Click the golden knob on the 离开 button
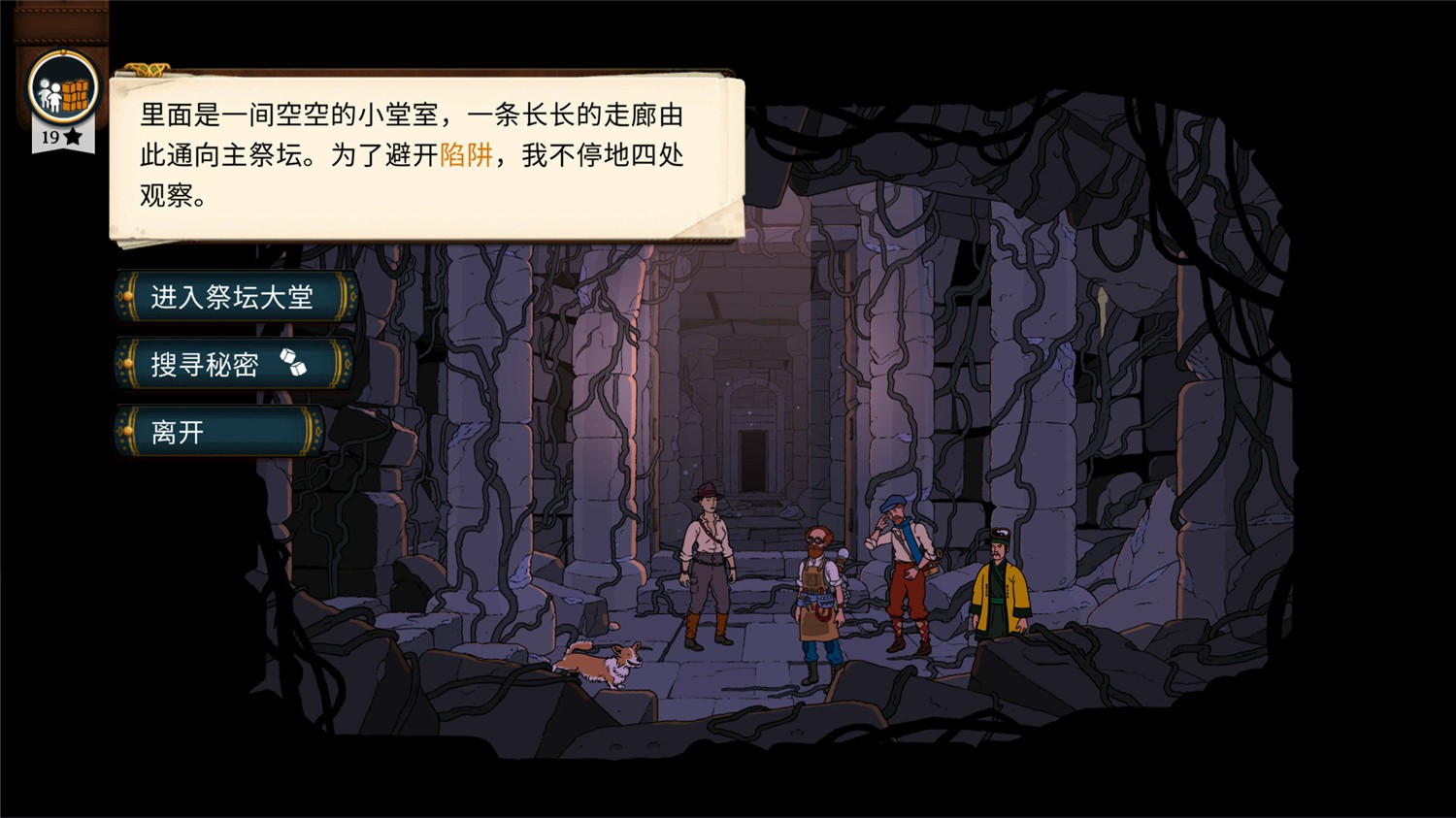 [x=128, y=431]
